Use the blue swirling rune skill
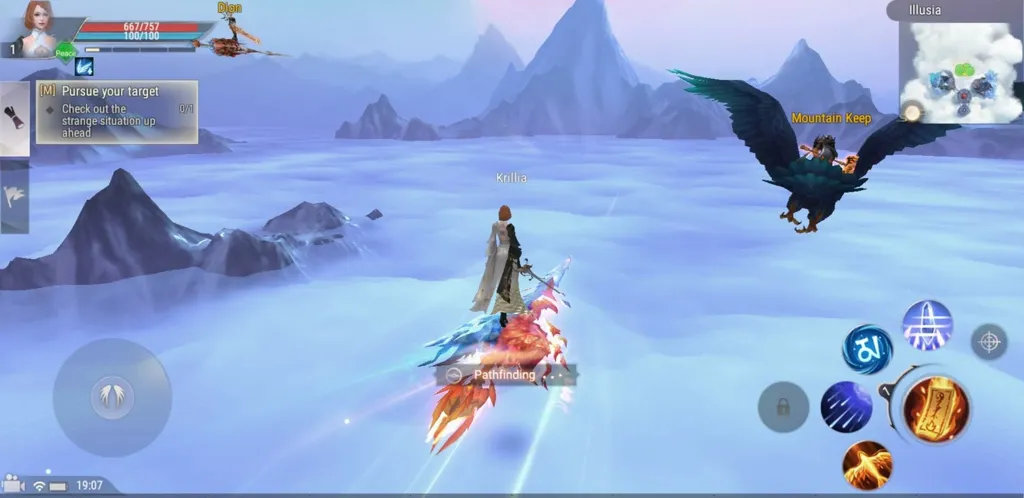The height and width of the screenshot is (498, 1024). point(867,349)
